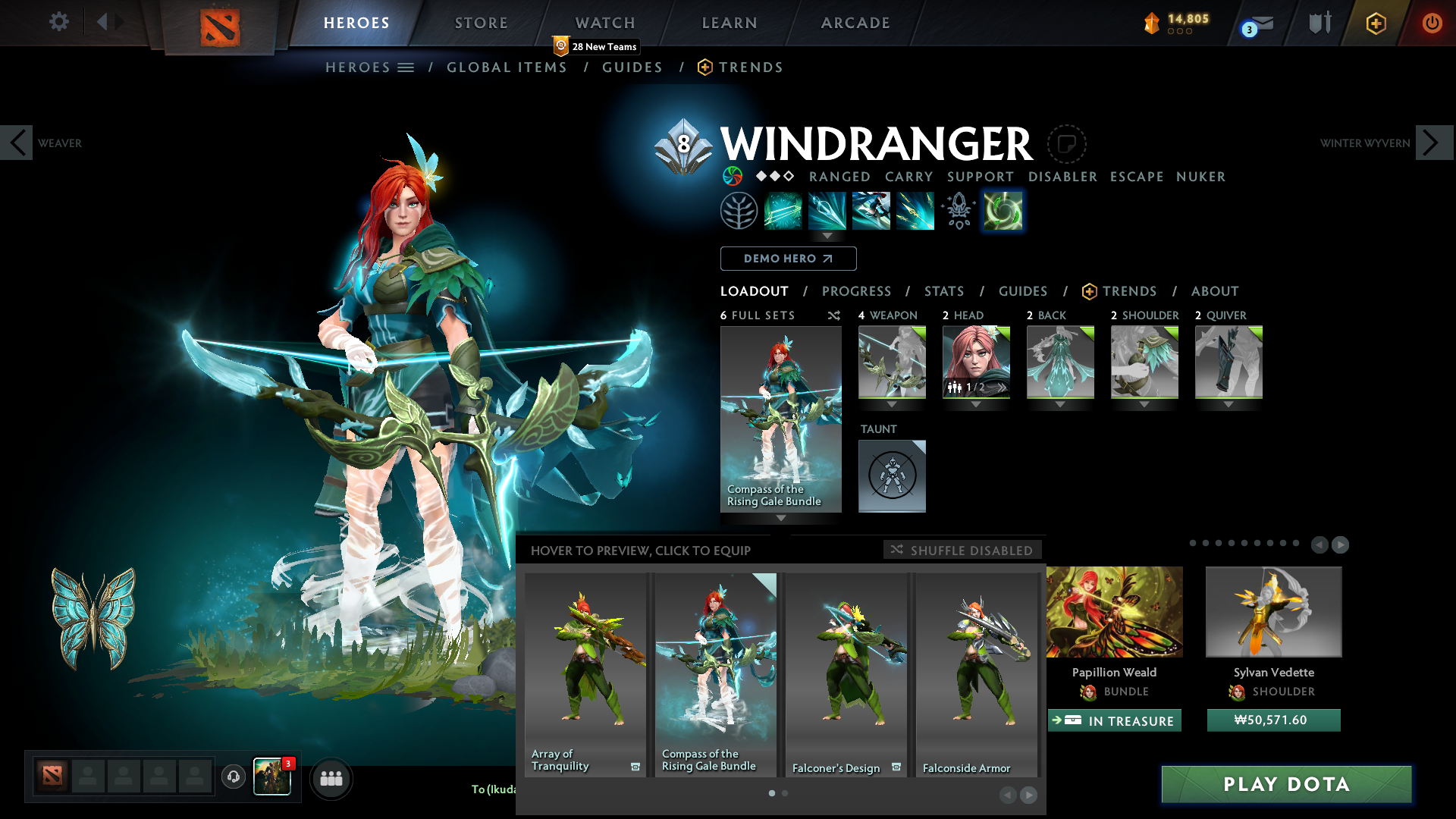
Task: Select the last glowing green ability icon
Action: click(x=1003, y=211)
